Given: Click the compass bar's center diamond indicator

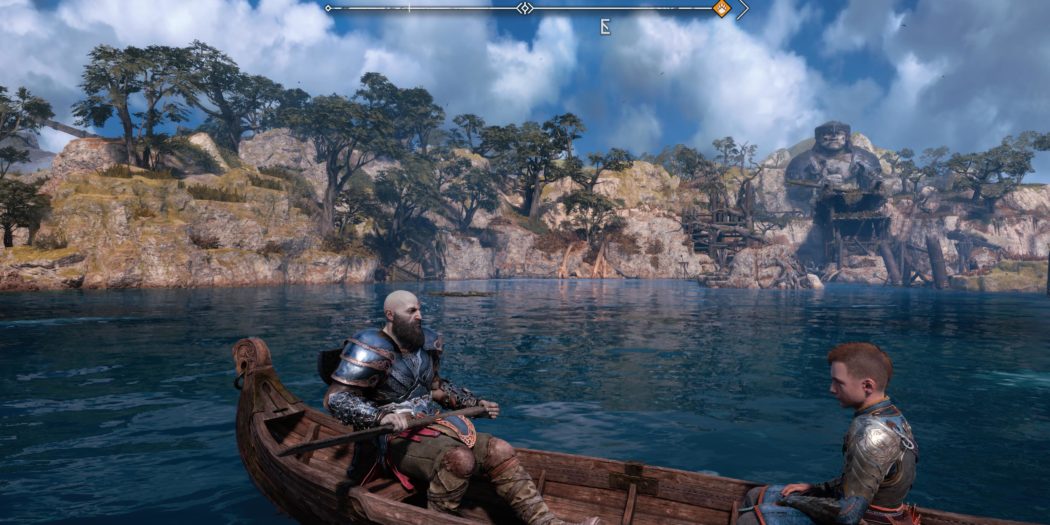Looking at the screenshot, I should [525, 8].
